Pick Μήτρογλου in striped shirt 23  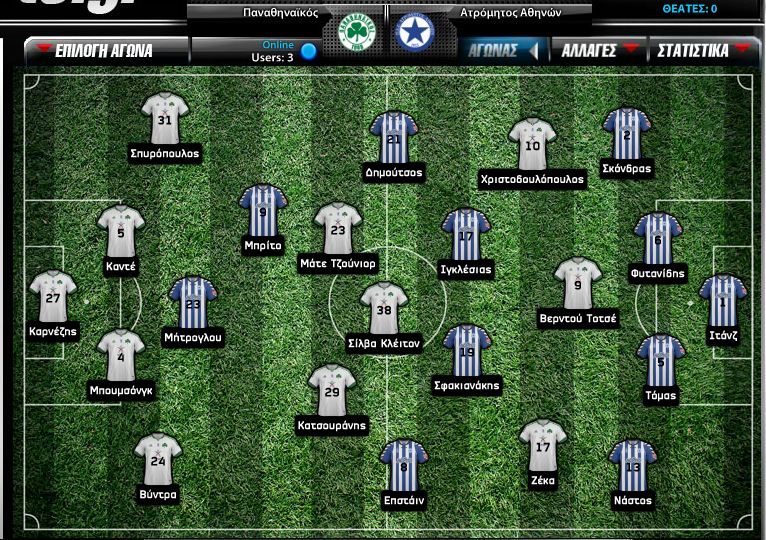coord(193,304)
